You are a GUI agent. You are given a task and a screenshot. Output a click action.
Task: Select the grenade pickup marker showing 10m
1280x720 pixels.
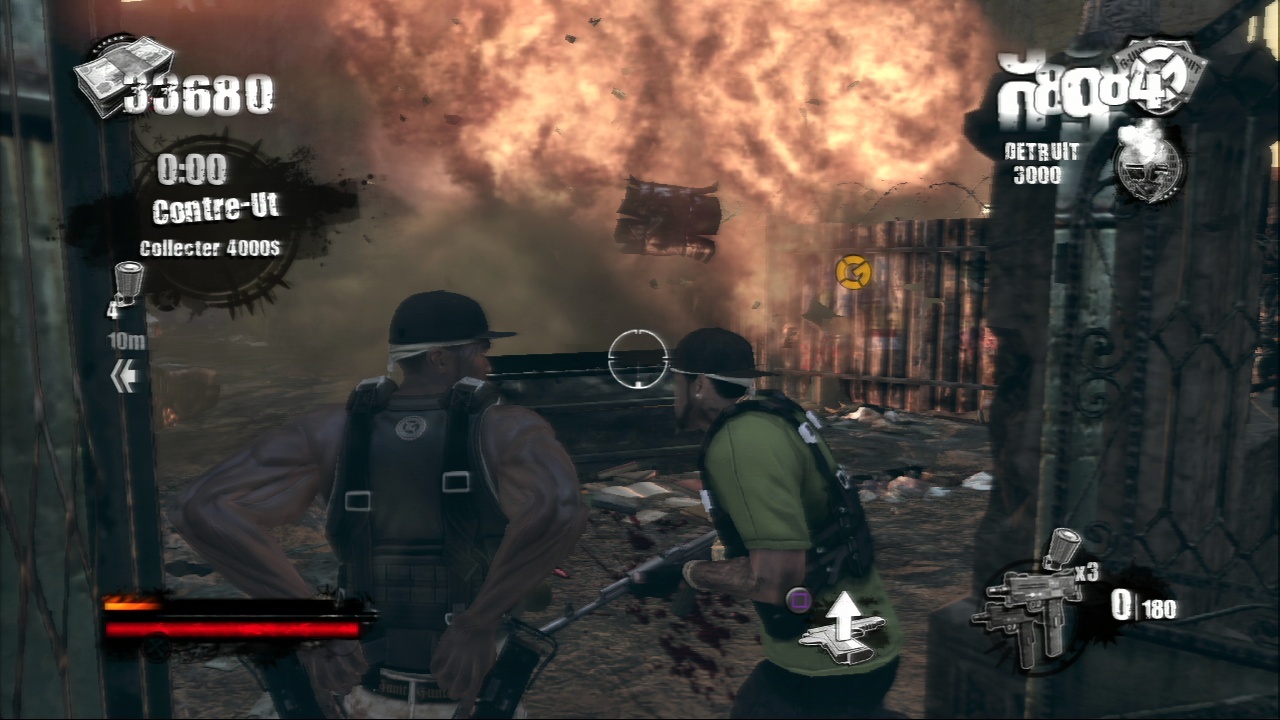click(x=128, y=284)
